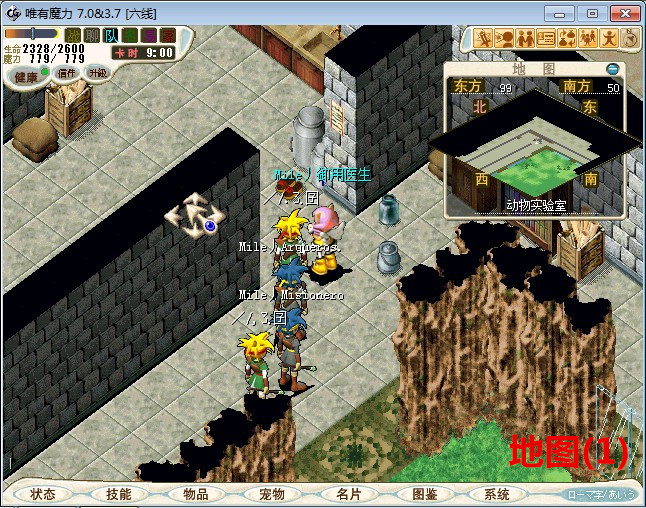Screen dimensions: 646x508
Task: Click the 升级 level-up button
Action: click(x=97, y=73)
